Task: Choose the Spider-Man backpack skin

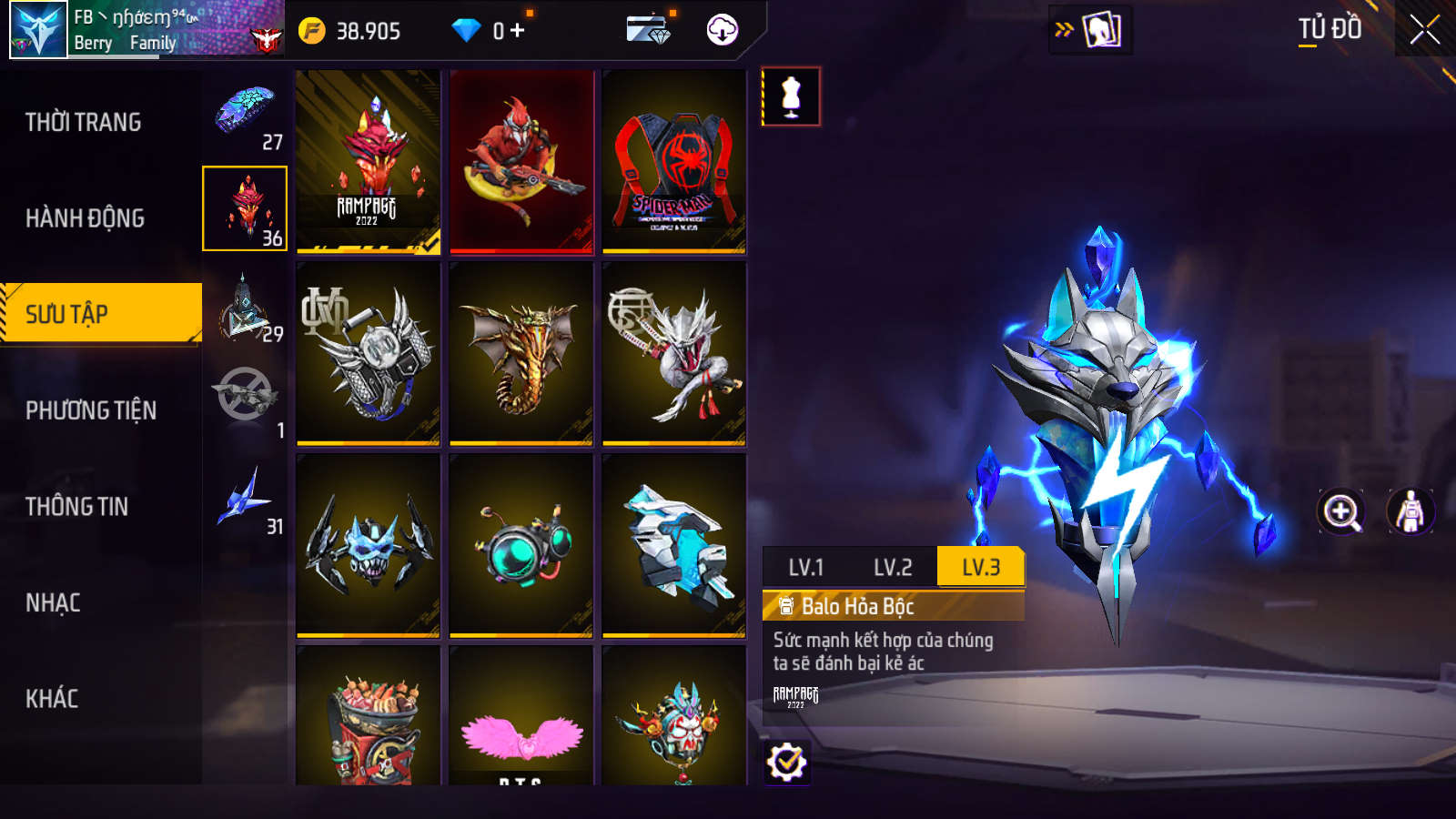Action: (x=674, y=162)
